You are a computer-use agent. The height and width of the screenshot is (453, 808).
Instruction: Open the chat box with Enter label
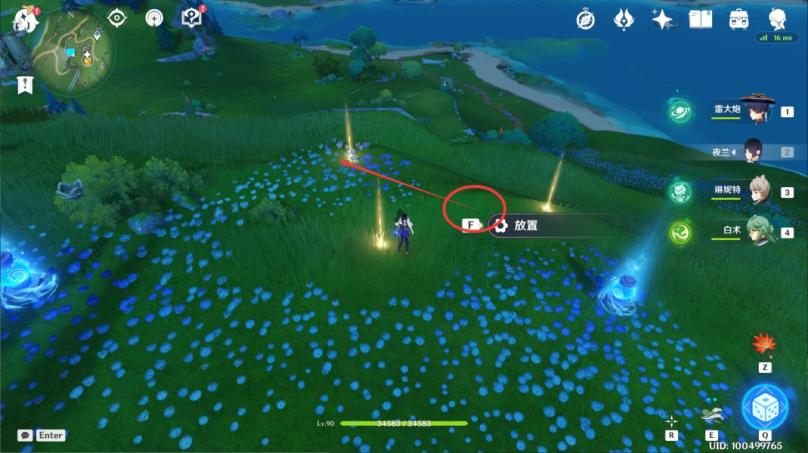(42, 435)
